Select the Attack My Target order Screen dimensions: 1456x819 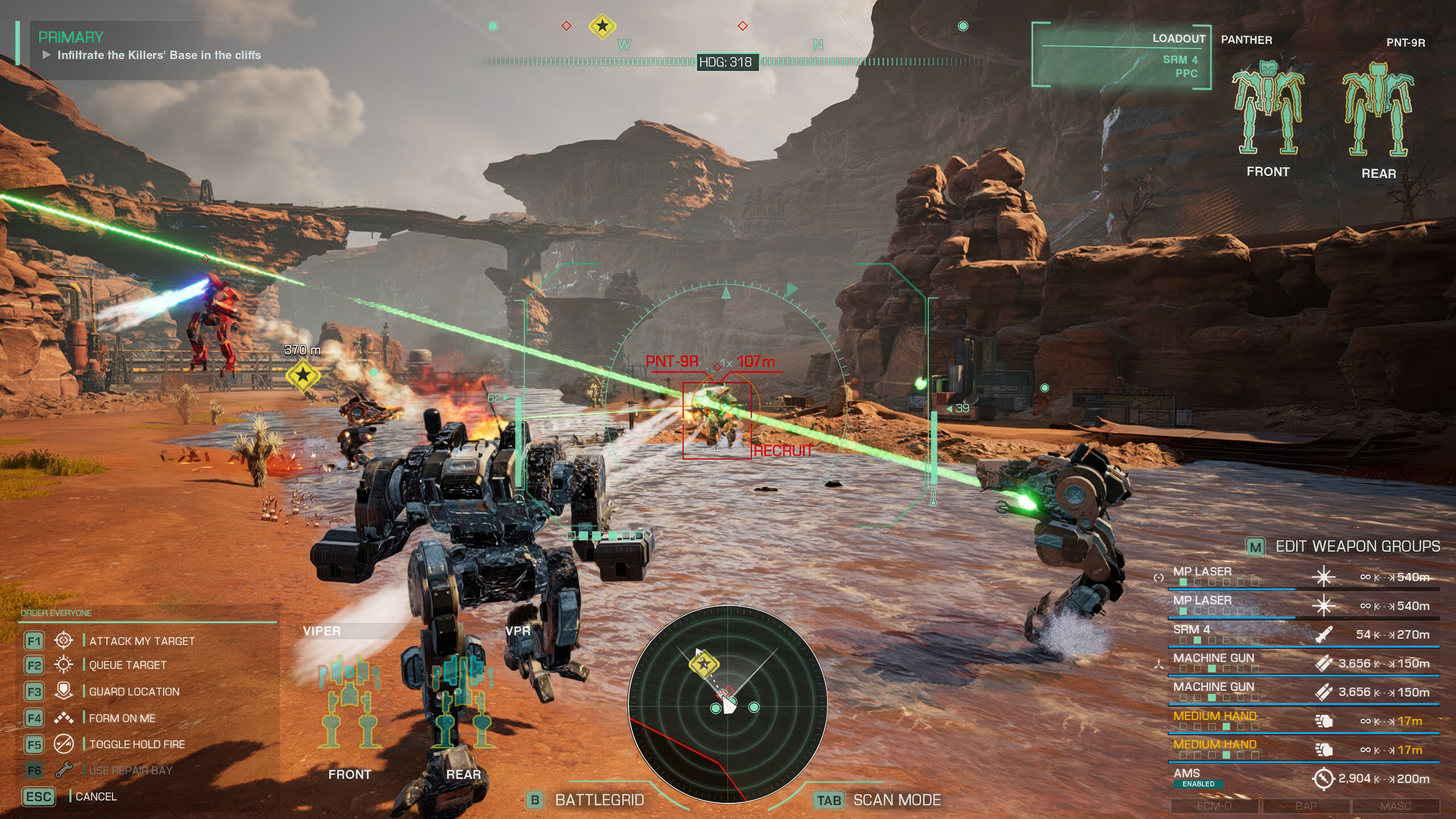pos(141,641)
